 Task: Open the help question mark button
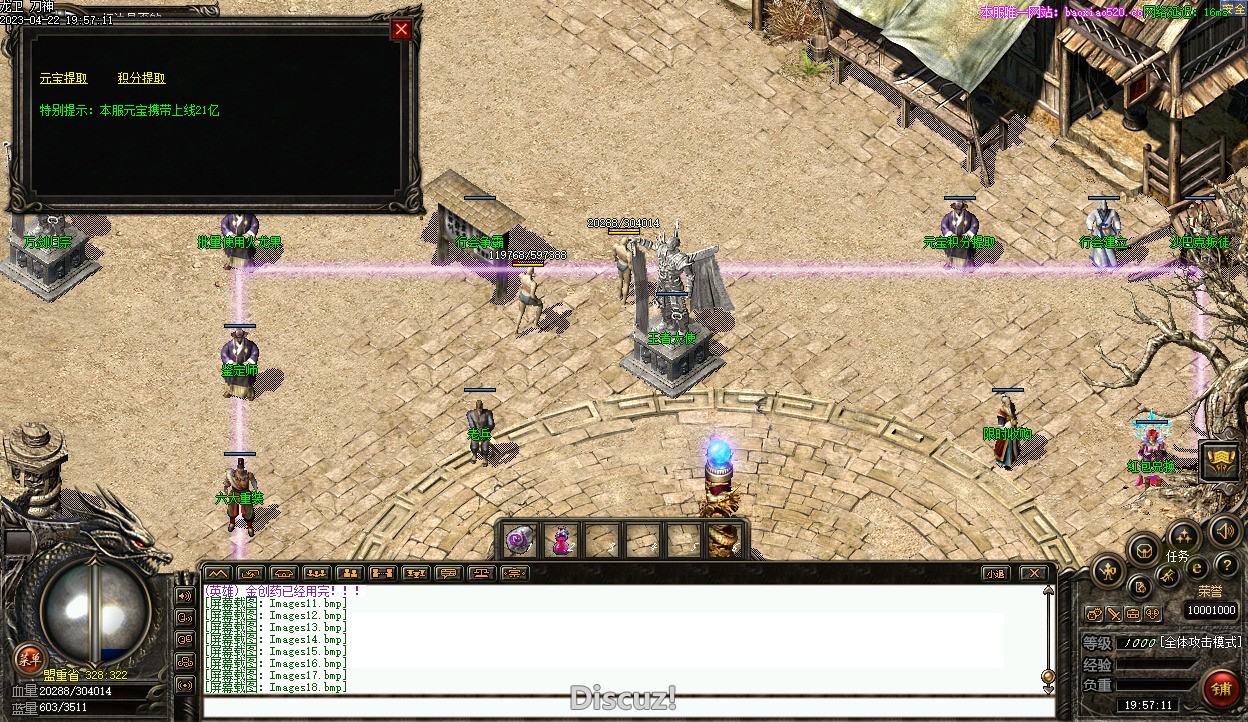[x=1226, y=566]
